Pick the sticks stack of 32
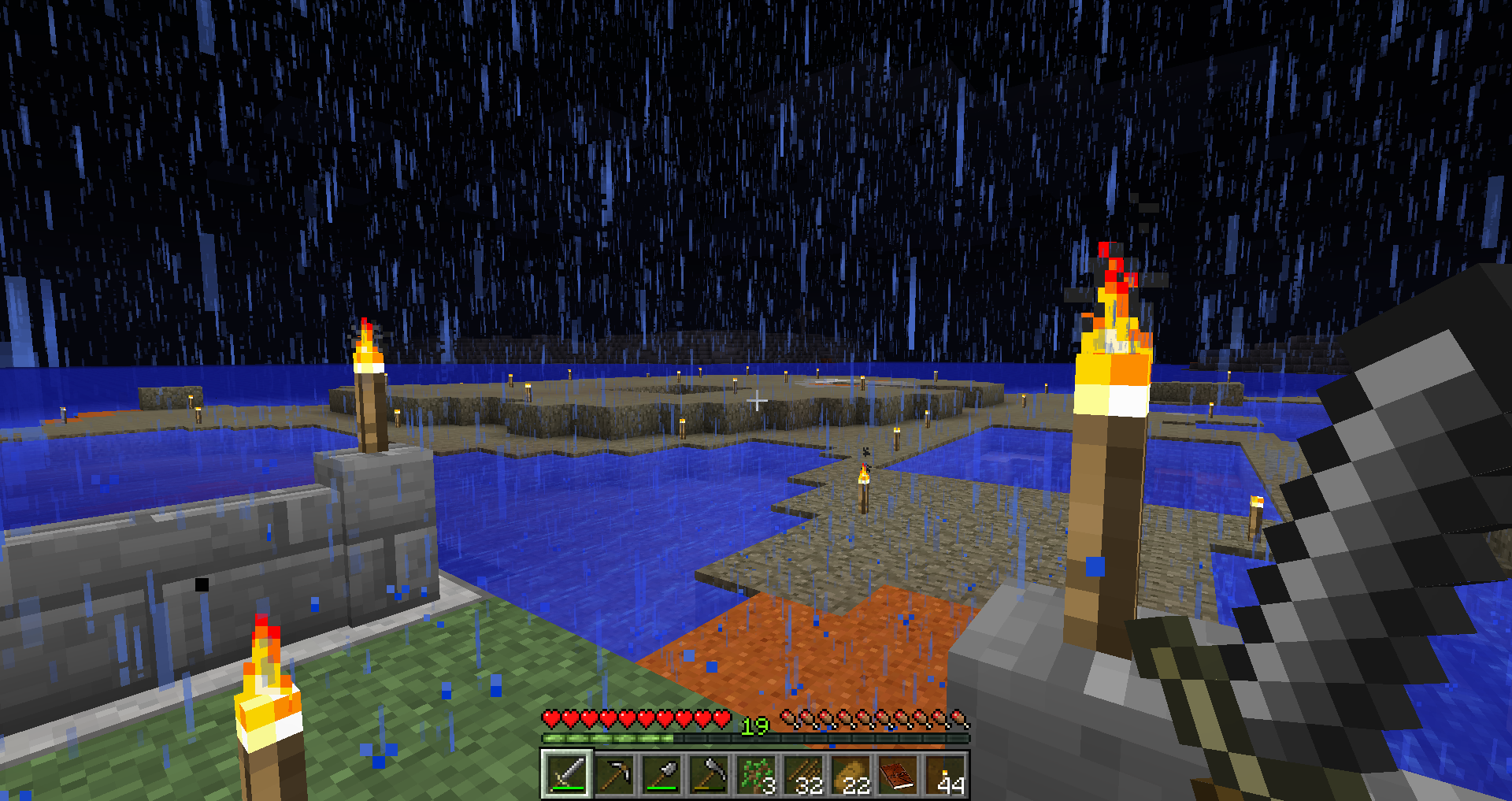 pos(803,775)
